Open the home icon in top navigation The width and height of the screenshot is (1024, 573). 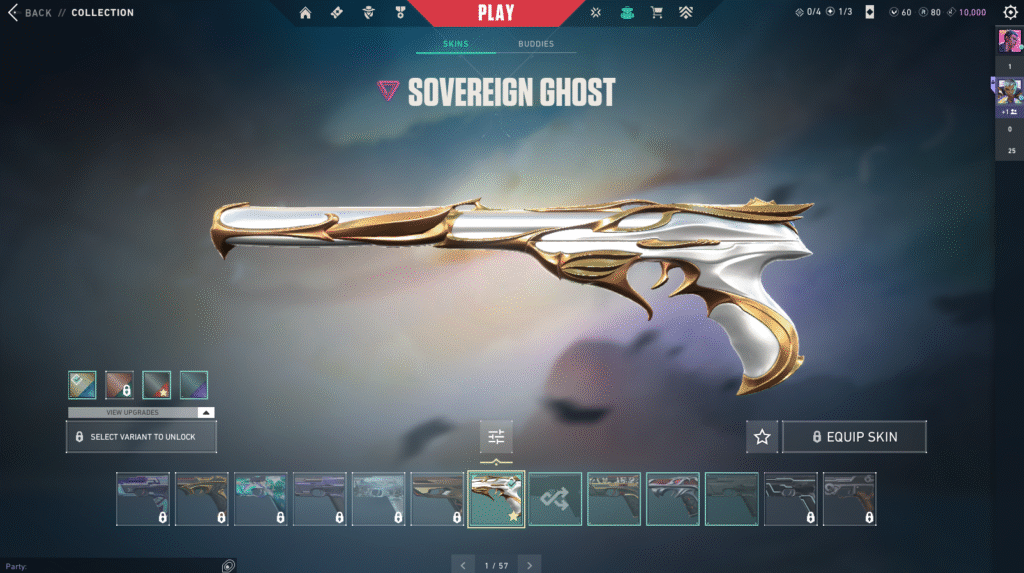coord(306,13)
